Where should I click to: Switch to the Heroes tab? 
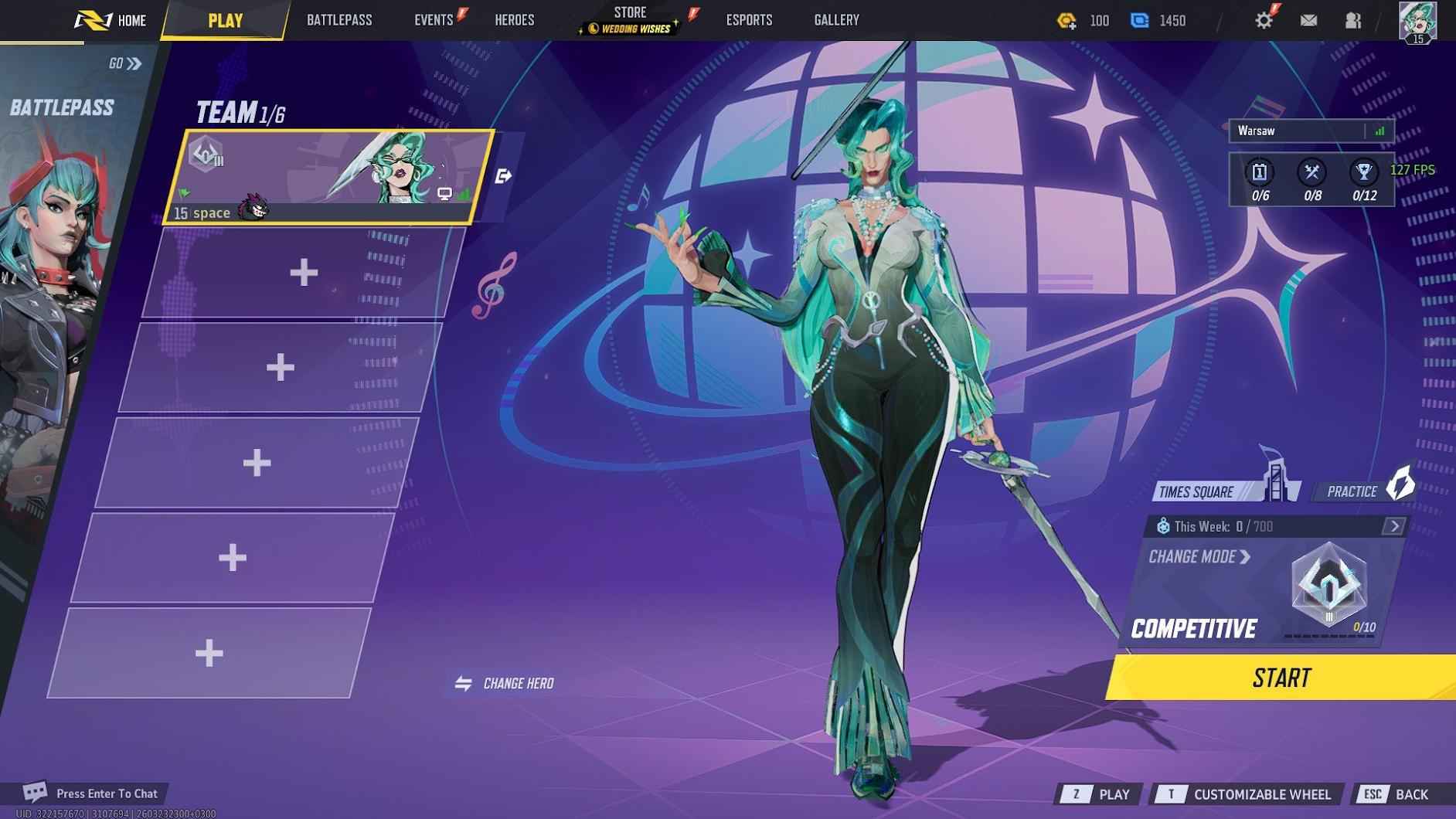[515, 20]
